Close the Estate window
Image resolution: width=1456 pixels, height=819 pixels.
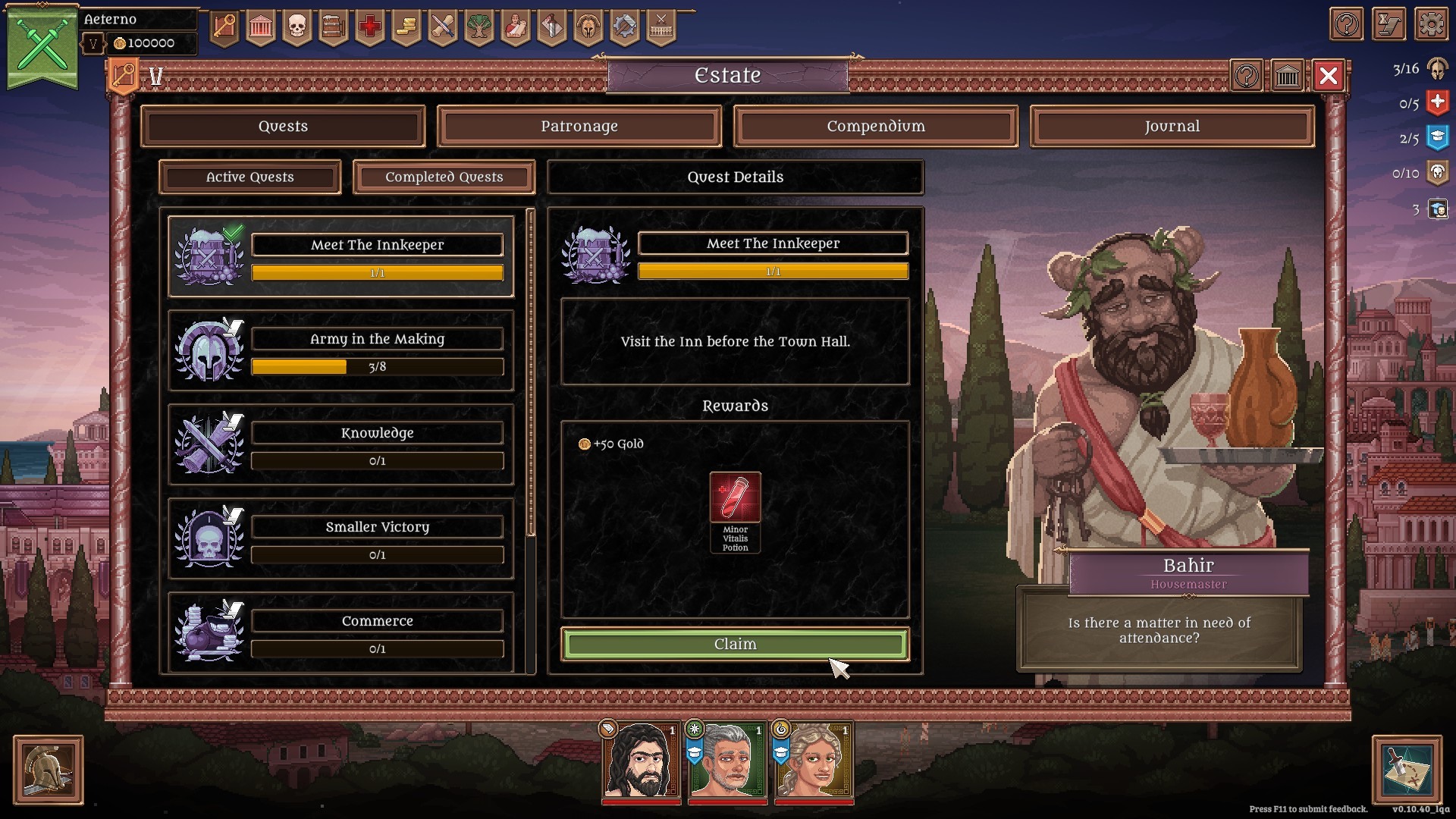1328,76
